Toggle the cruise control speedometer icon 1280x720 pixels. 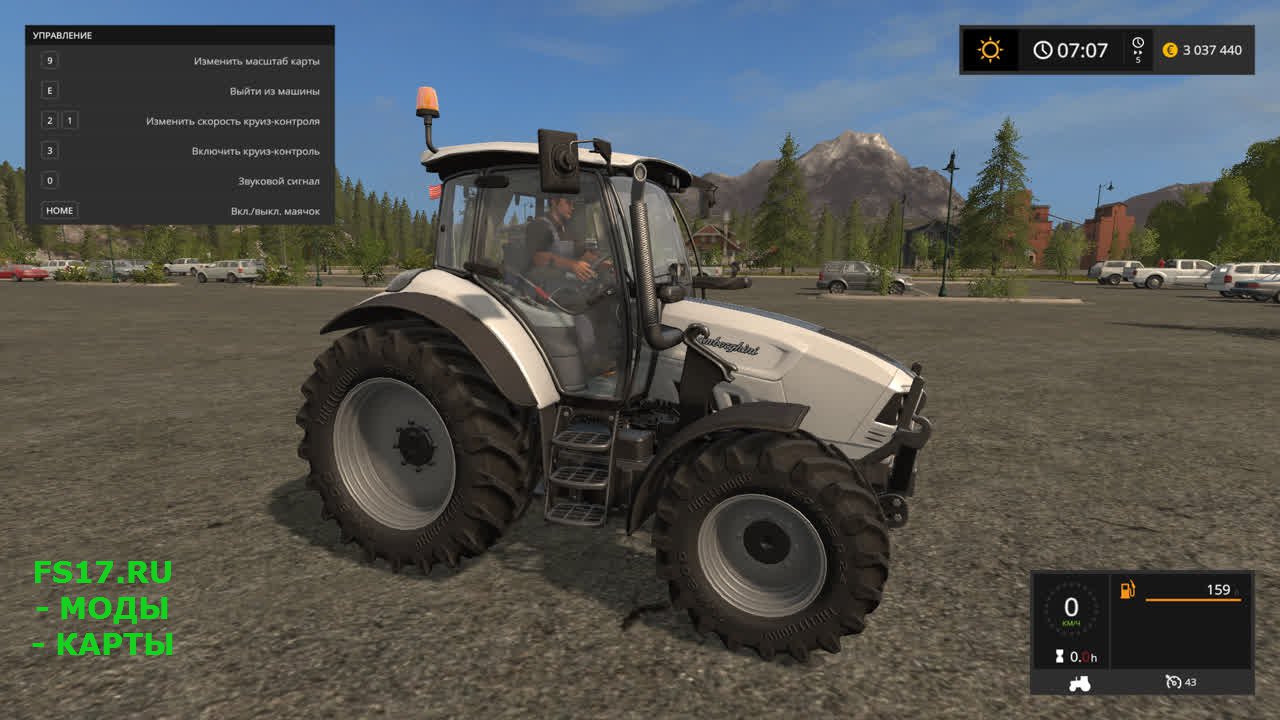click(x=1174, y=682)
